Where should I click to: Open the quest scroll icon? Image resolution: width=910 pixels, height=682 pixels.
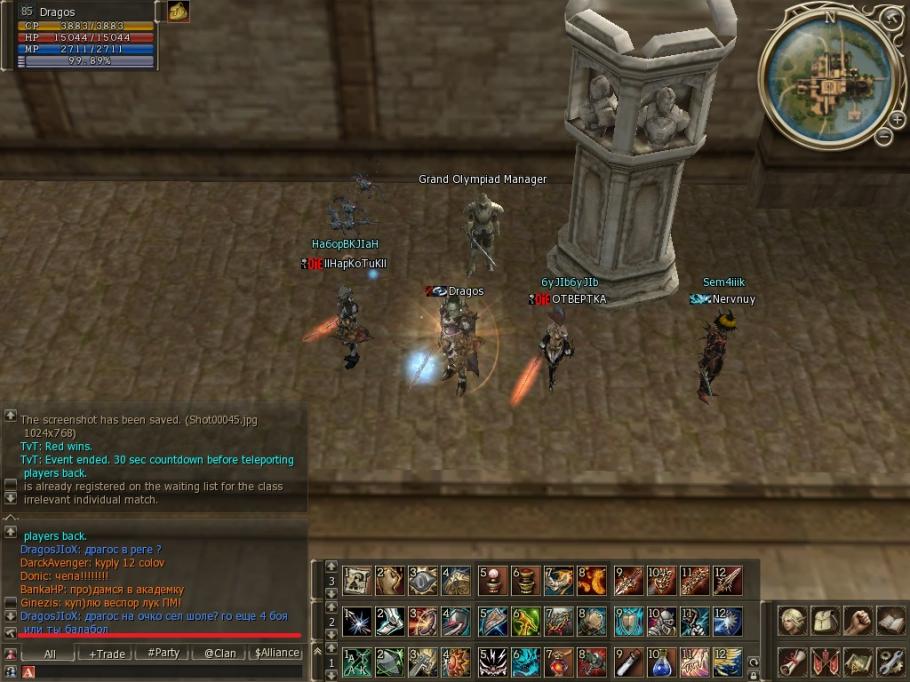pyautogui.click(x=793, y=661)
